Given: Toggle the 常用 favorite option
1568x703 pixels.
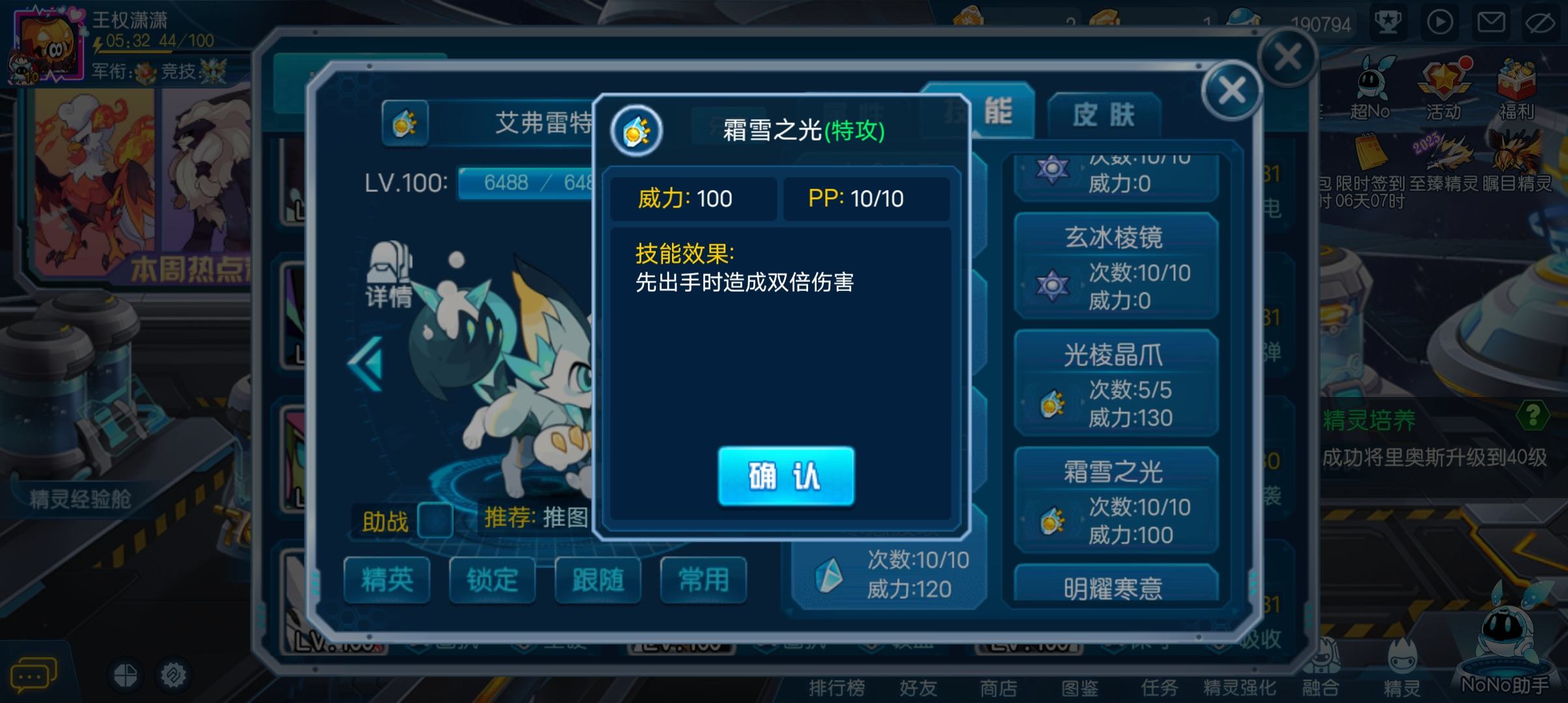Looking at the screenshot, I should coord(702,581).
